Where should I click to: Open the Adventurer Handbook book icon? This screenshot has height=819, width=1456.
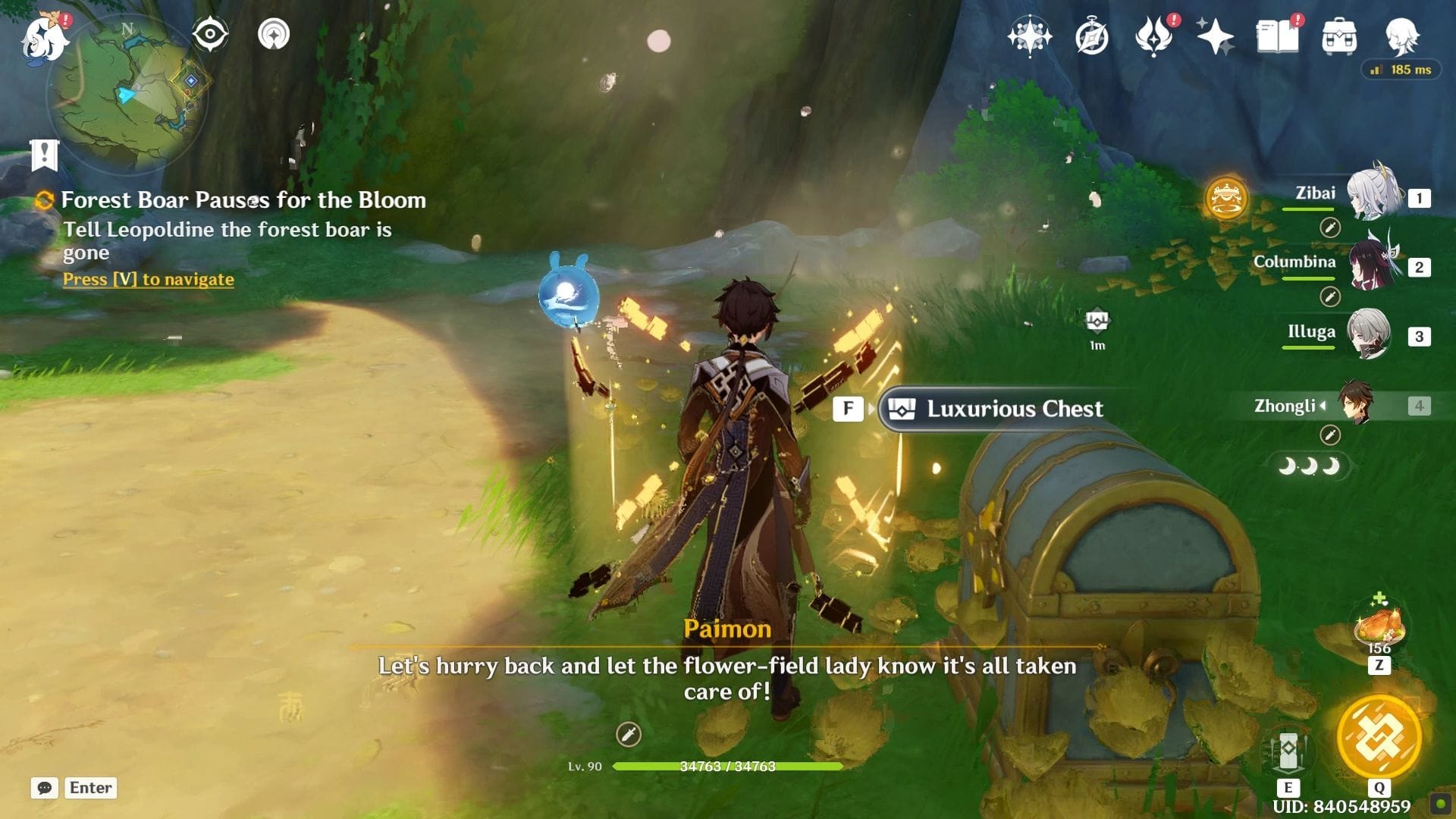pyautogui.click(x=1278, y=36)
